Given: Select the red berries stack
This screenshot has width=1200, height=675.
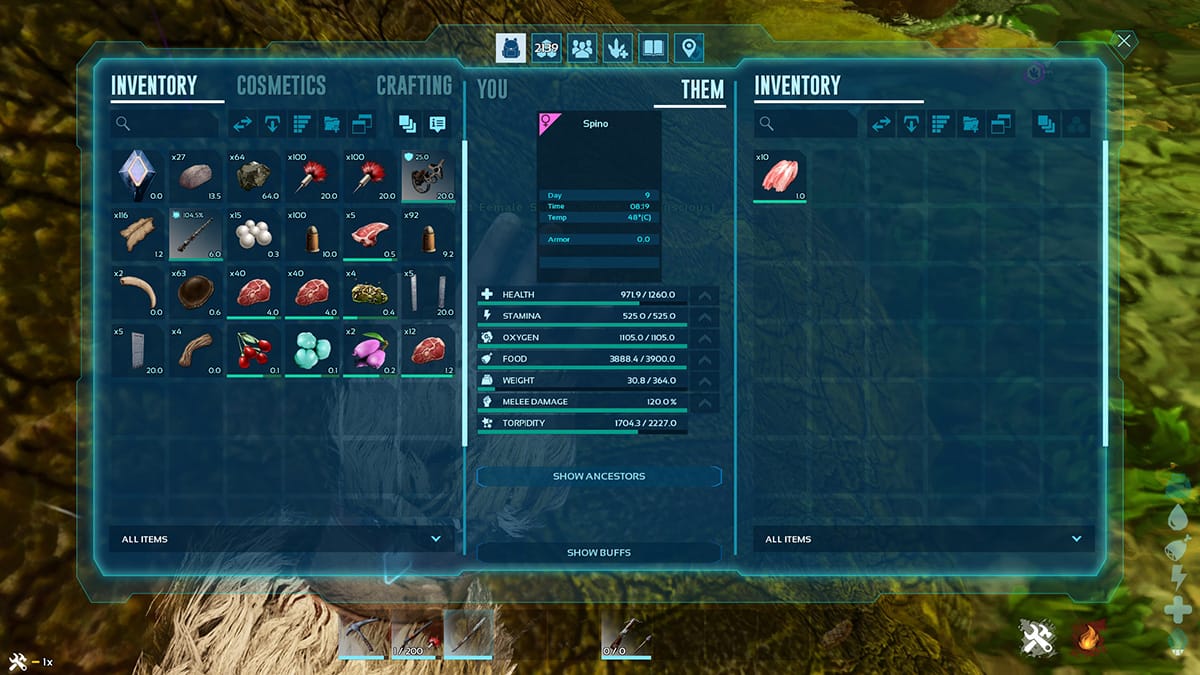Looking at the screenshot, I should click(x=252, y=350).
